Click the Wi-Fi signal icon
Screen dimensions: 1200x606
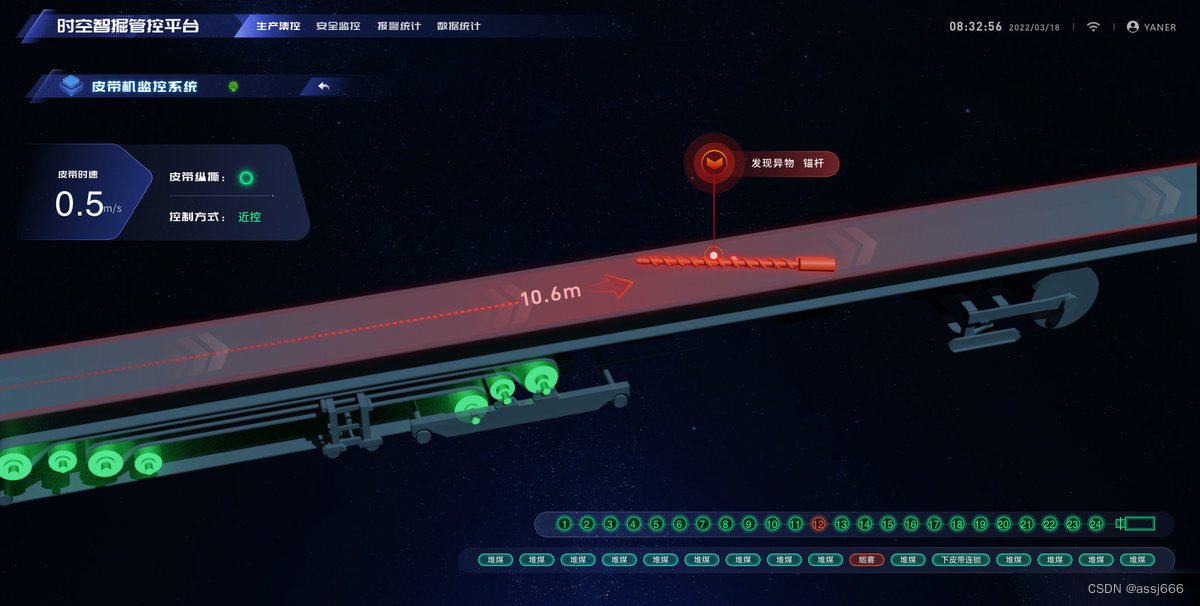[1093, 27]
